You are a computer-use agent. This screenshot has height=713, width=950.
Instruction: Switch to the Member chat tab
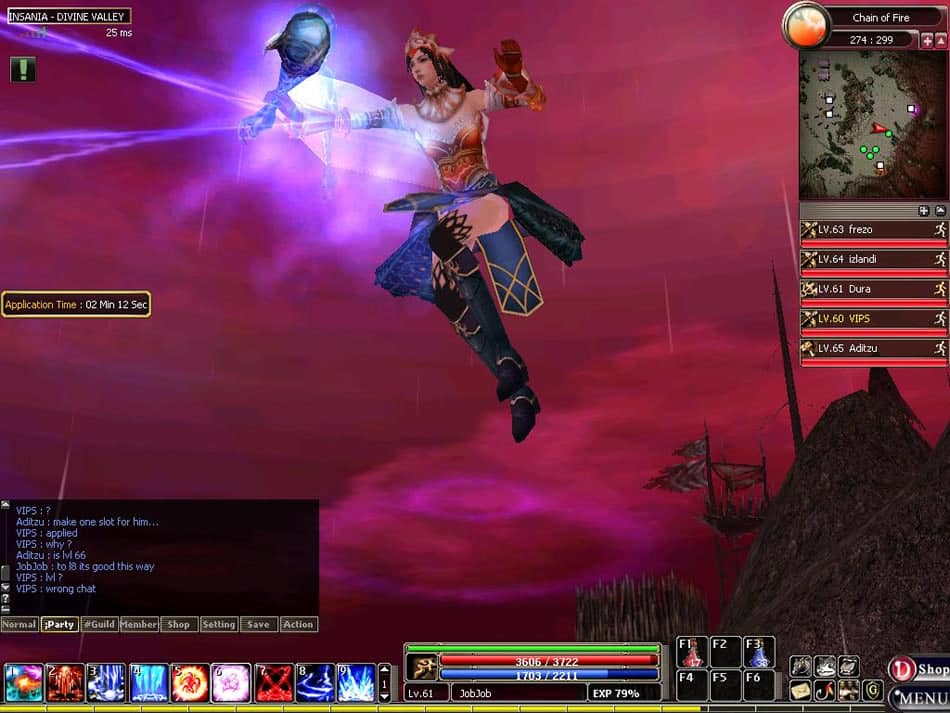point(139,624)
